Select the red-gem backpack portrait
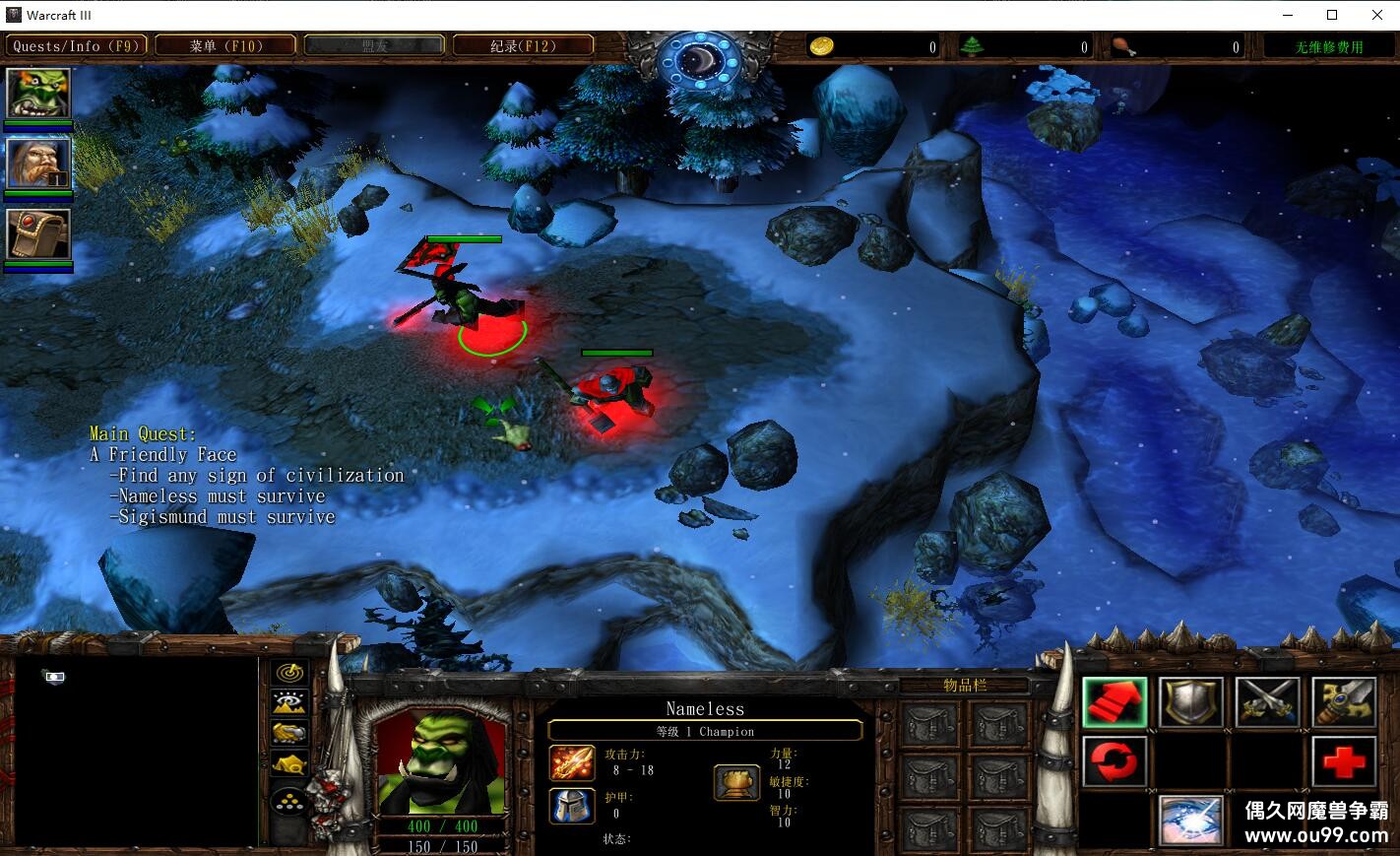The width and height of the screenshot is (1400, 856). 38,234
